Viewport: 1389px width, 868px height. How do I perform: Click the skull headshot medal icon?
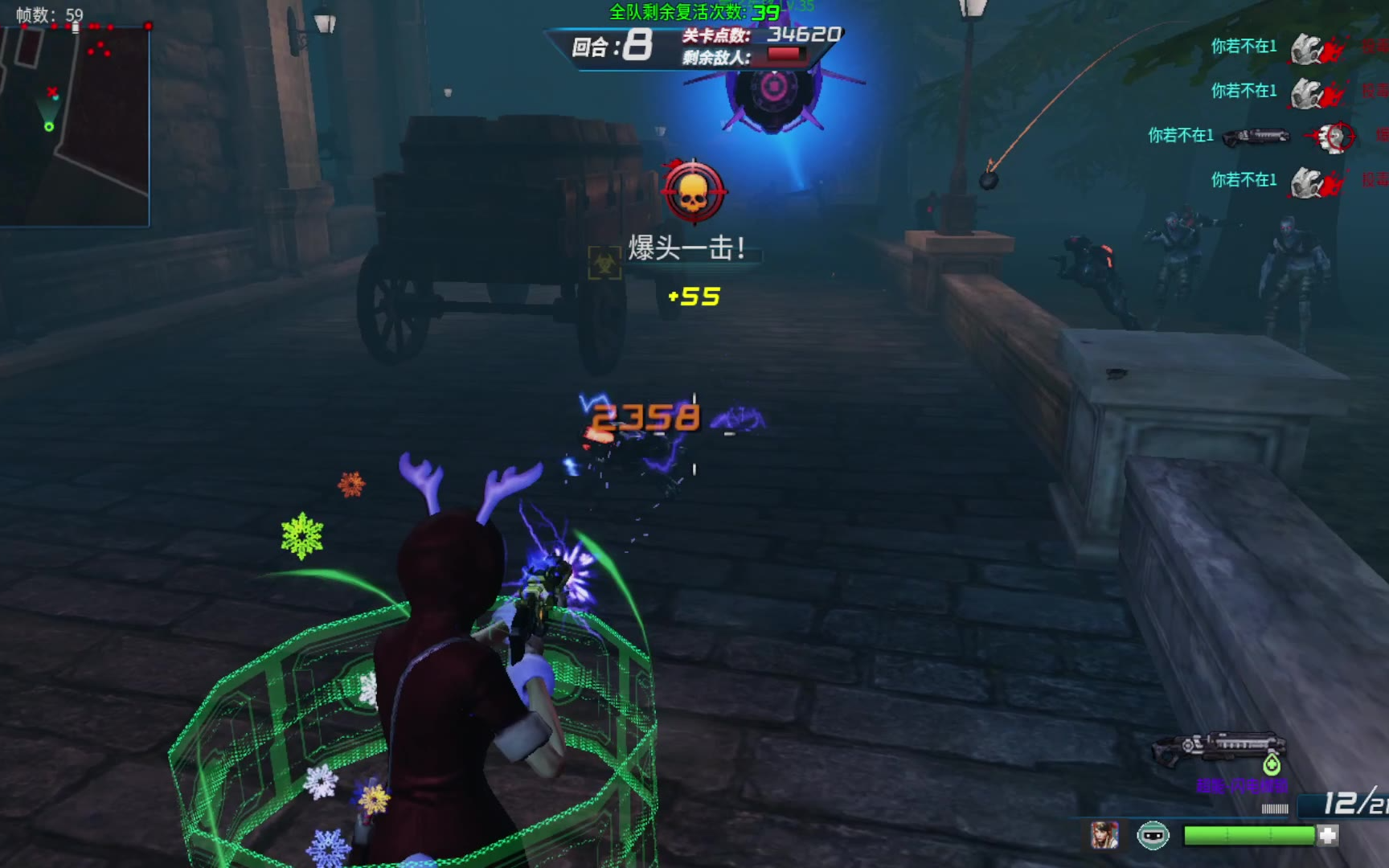pos(693,193)
